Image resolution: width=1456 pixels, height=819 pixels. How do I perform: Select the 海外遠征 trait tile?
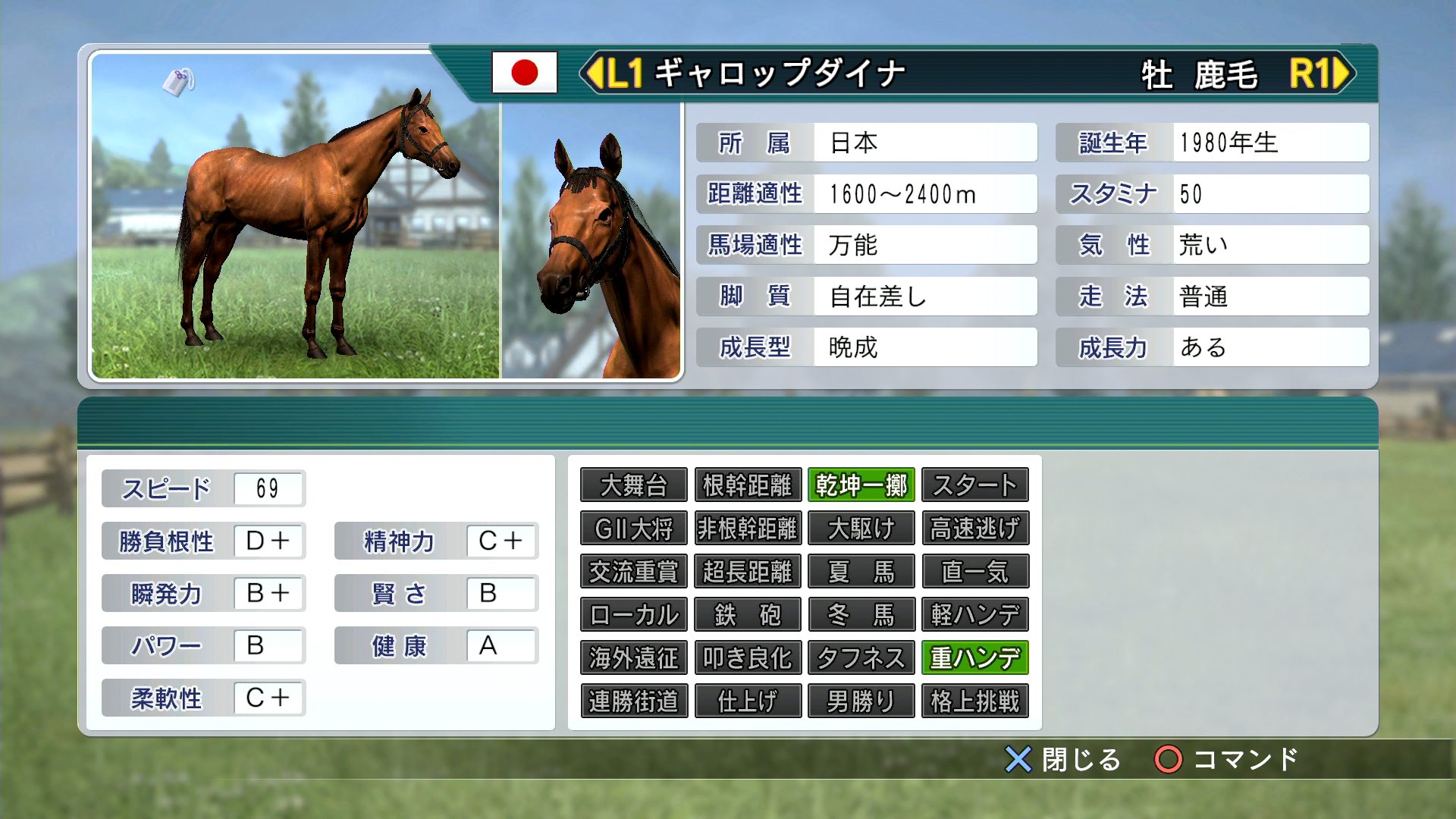click(x=633, y=658)
